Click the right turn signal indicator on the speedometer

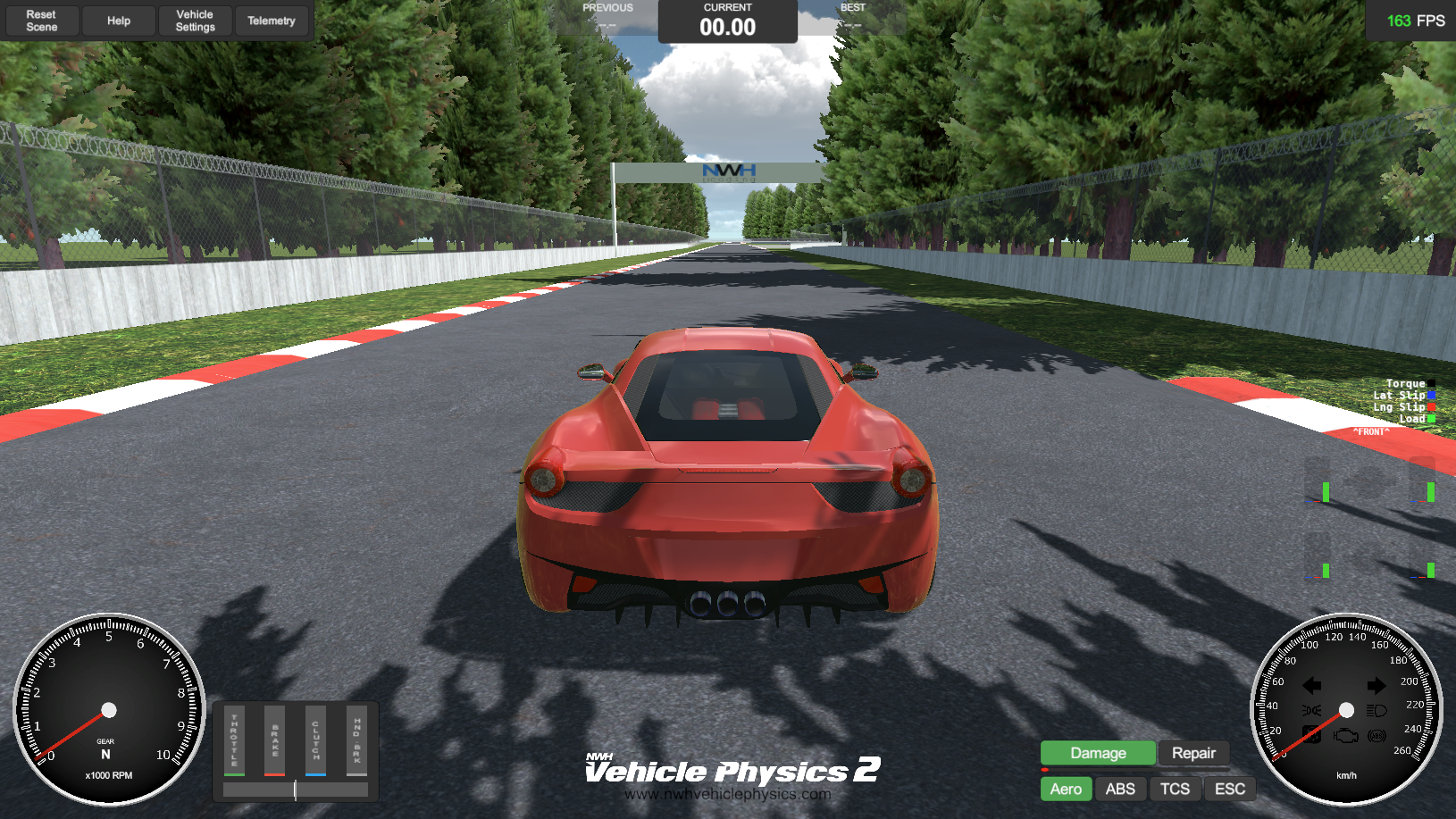tap(1376, 686)
